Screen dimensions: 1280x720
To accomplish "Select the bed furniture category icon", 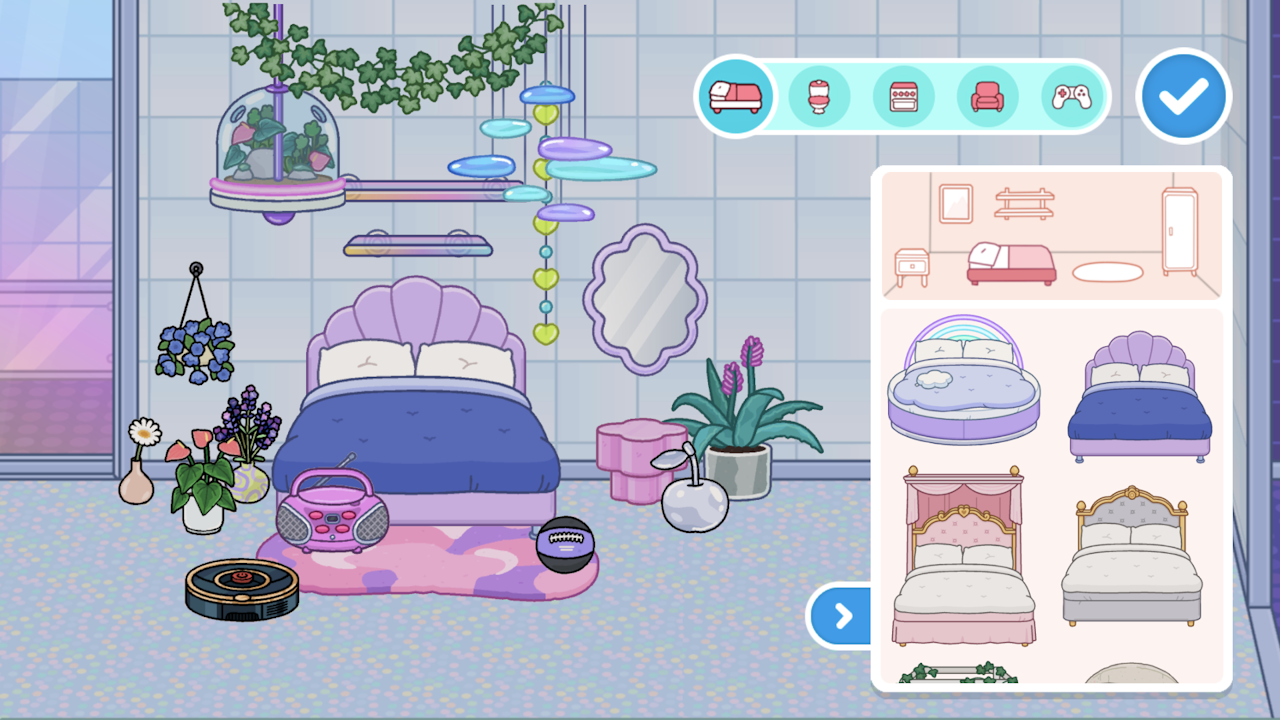I will click(x=737, y=95).
